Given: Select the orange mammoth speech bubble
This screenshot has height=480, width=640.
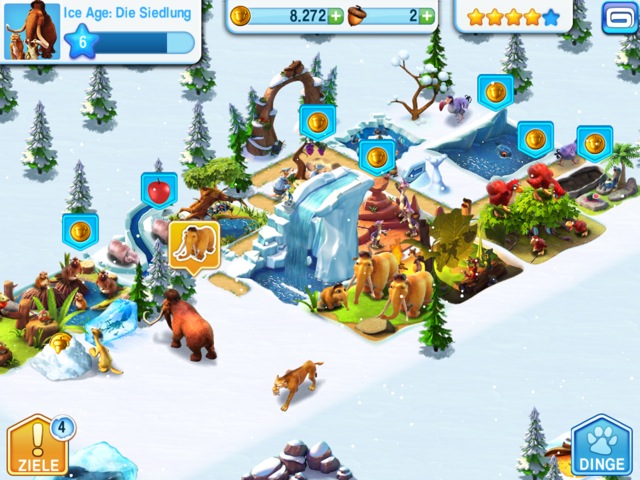Looking at the screenshot, I should 193,245.
